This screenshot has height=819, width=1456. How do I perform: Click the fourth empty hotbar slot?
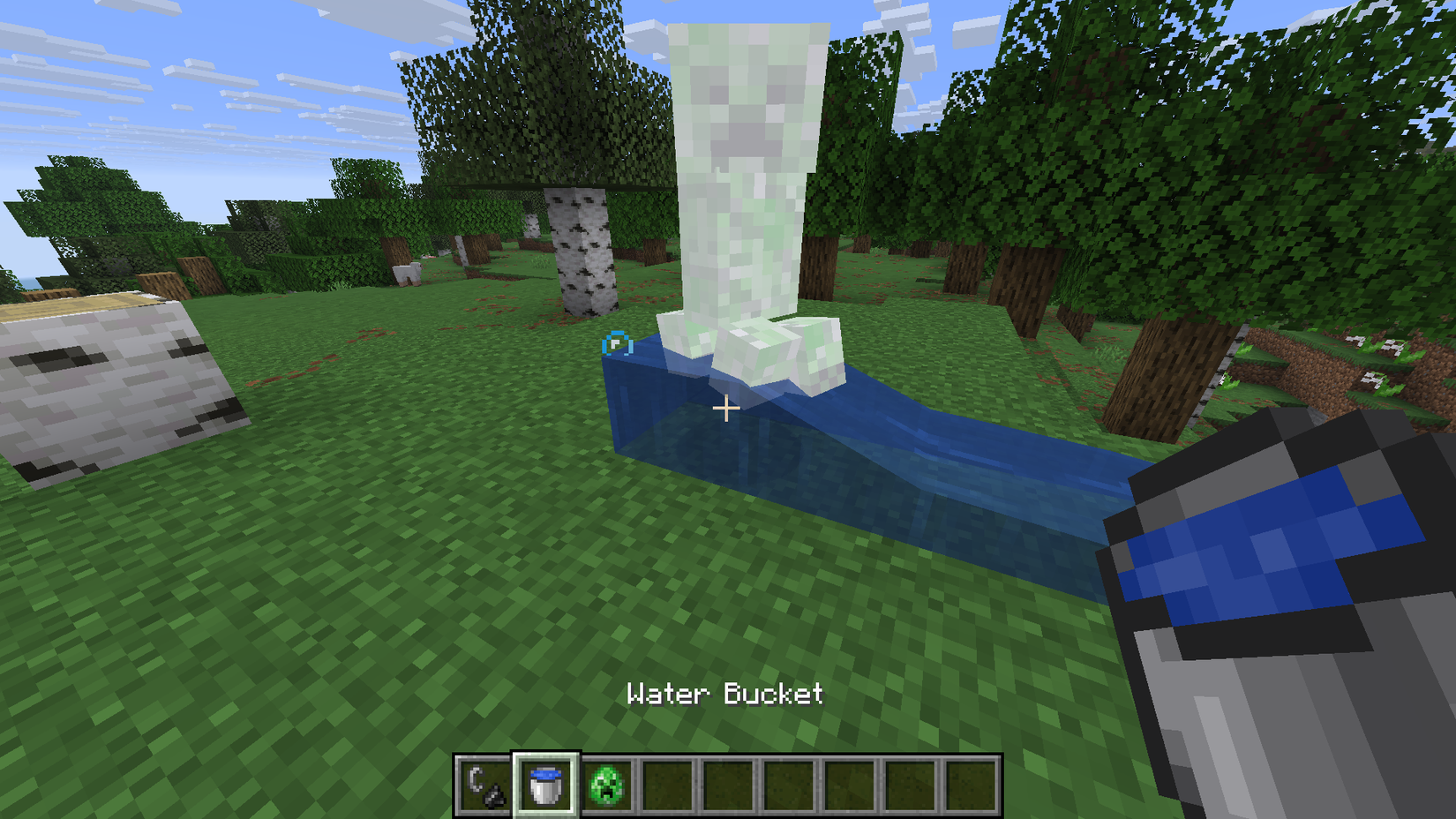point(669,784)
